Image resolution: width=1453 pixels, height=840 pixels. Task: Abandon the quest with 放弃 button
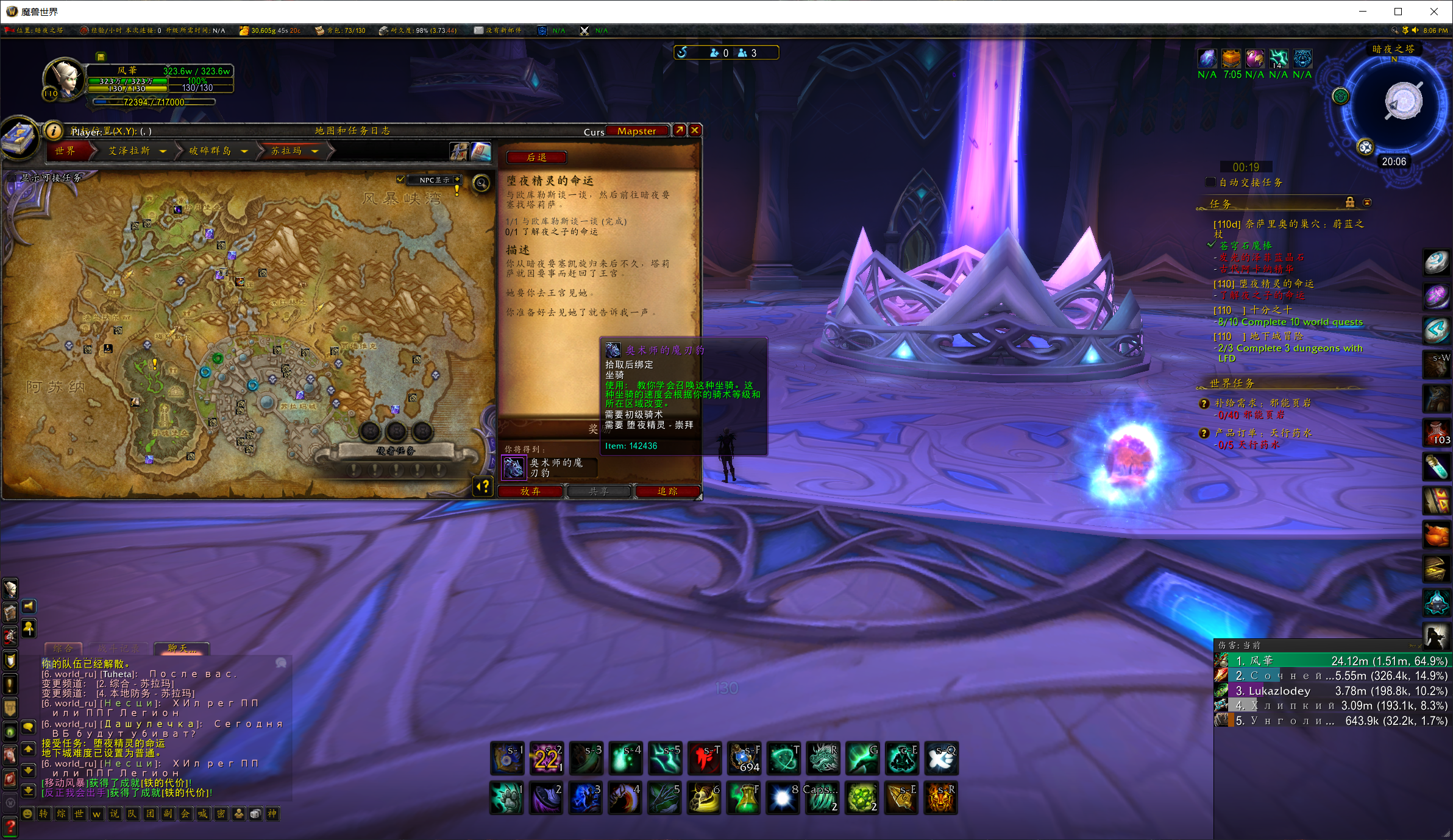click(x=530, y=491)
